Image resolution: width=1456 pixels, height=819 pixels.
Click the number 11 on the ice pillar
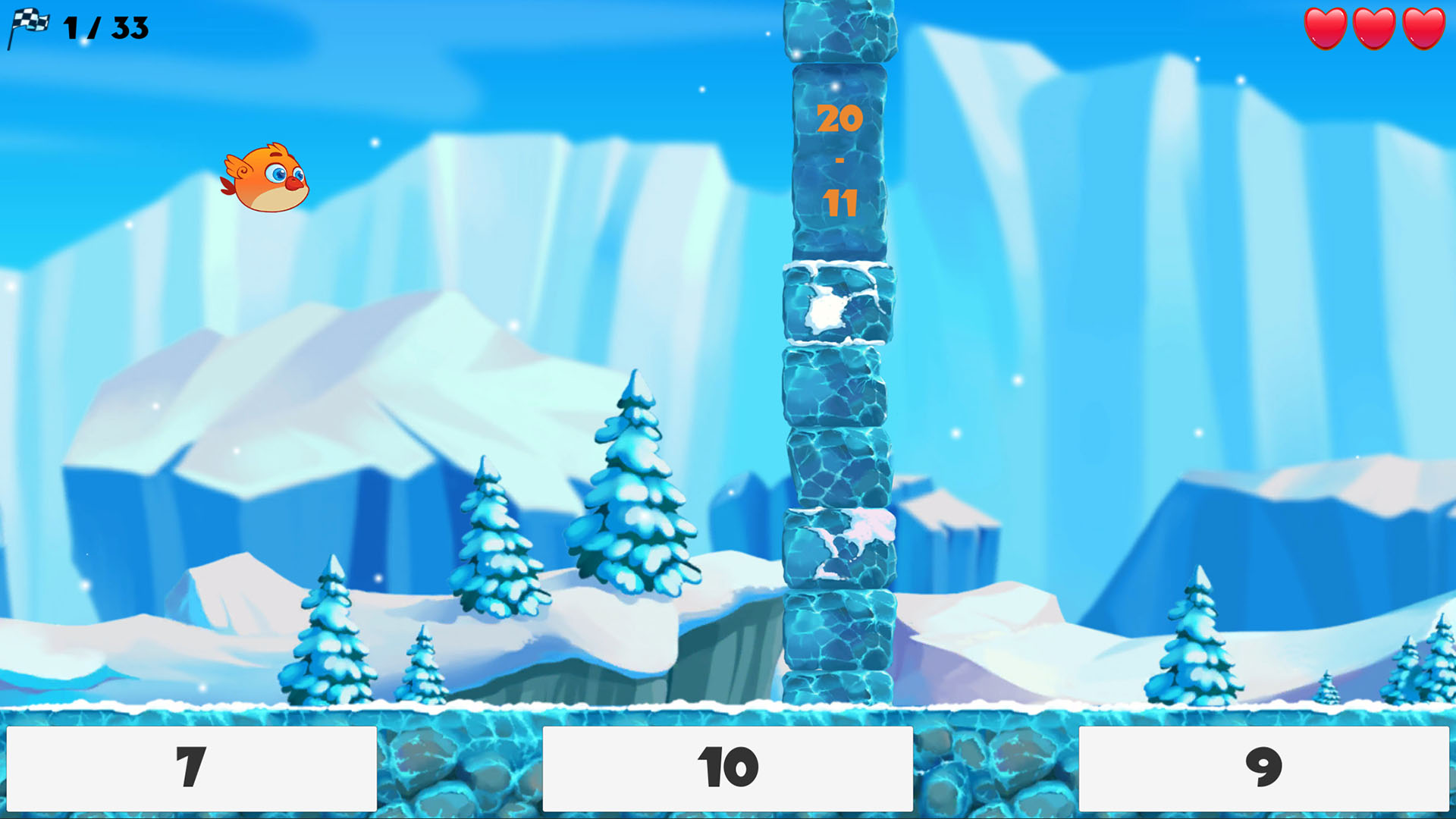(839, 203)
